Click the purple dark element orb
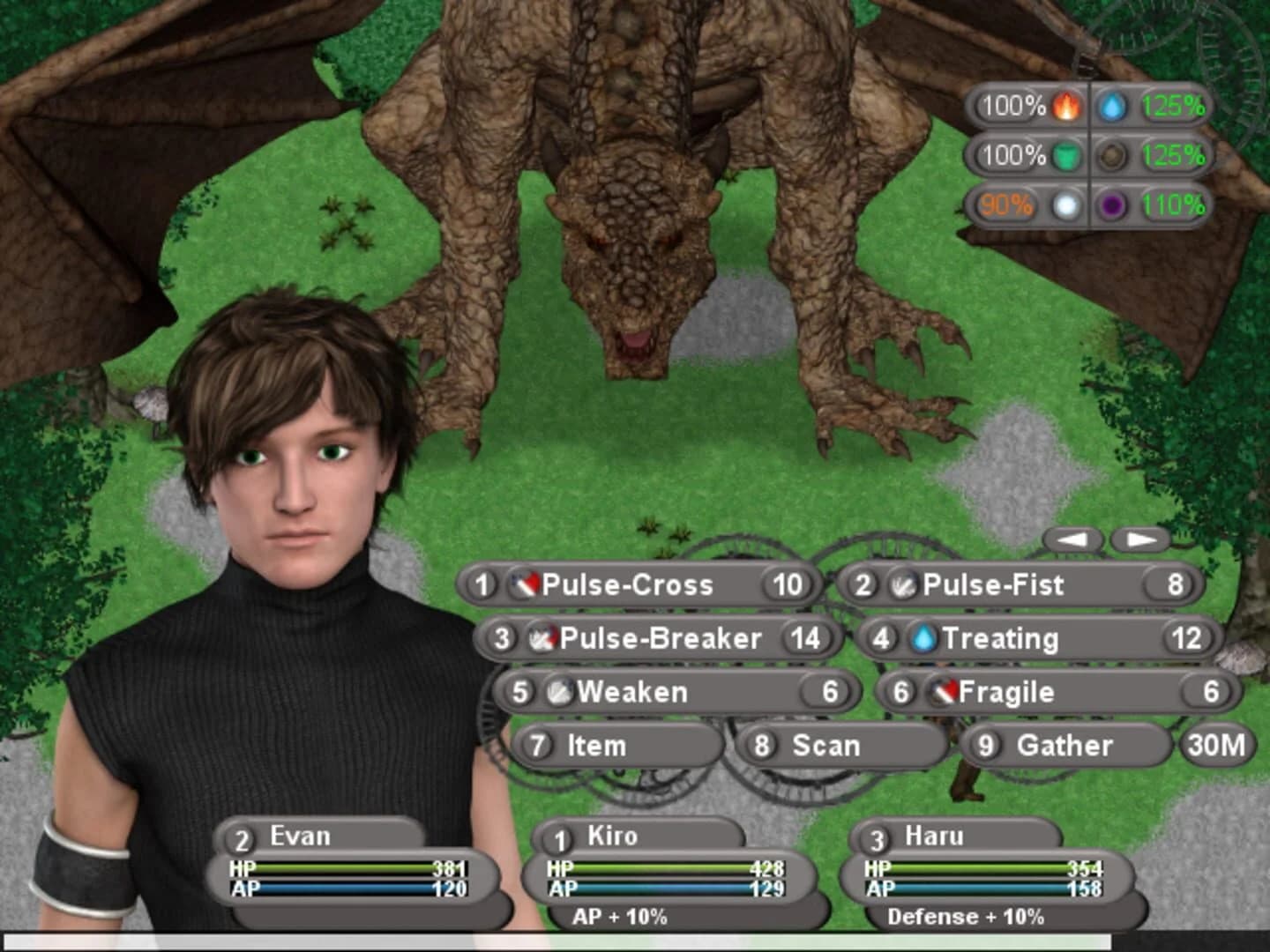The height and width of the screenshot is (952, 1270). coord(1112,205)
